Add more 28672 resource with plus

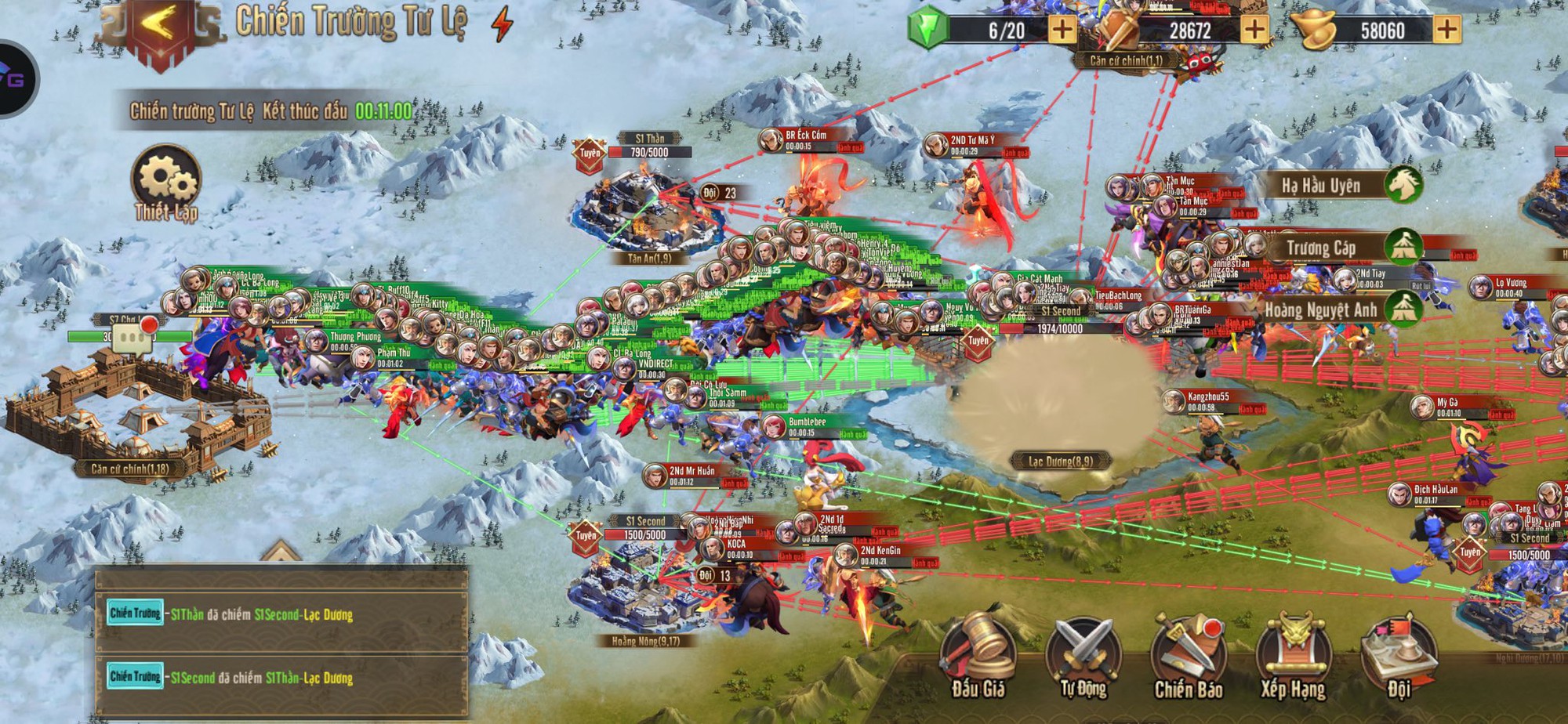1254,31
